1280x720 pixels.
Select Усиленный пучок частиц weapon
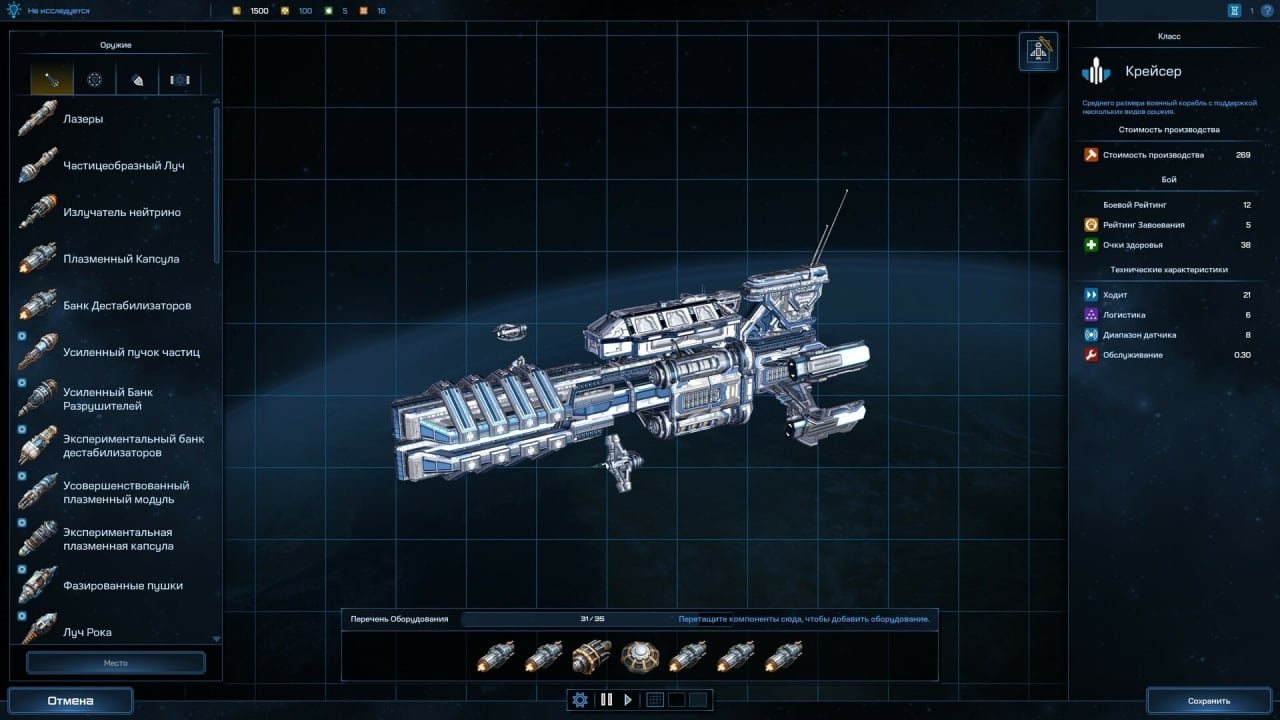pyautogui.click(x=131, y=353)
